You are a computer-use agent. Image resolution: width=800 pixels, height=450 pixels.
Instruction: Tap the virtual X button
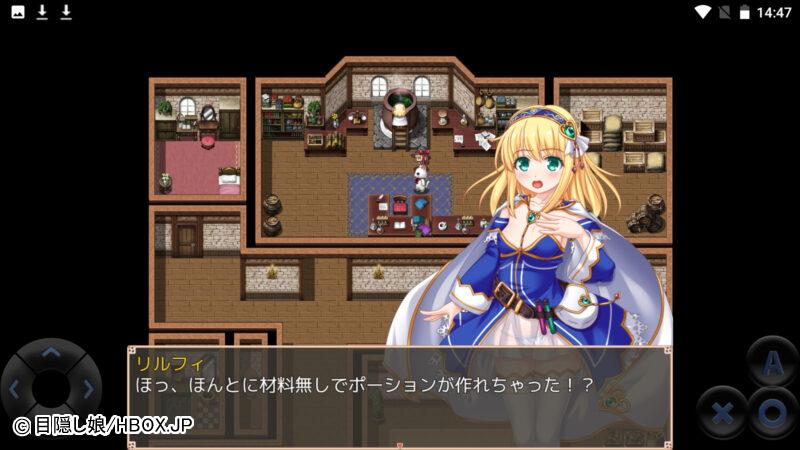721,412
